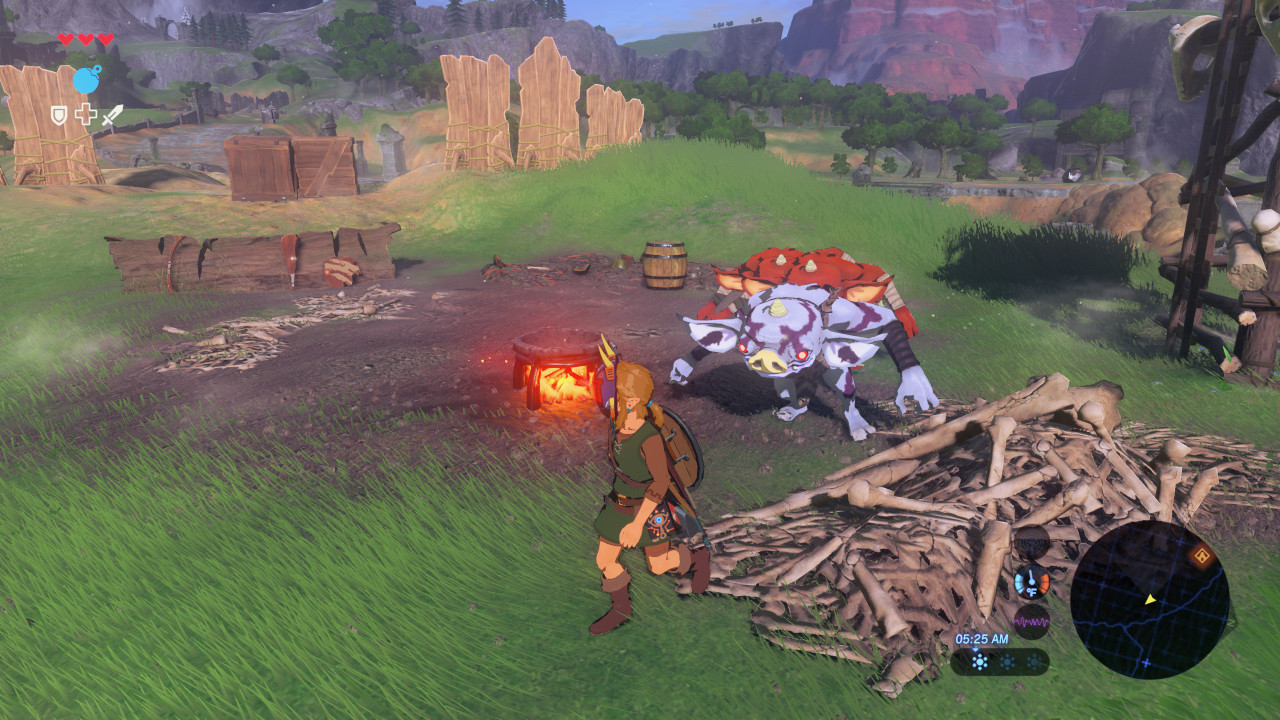Click the temperature gauge showing °F
This screenshot has height=720, width=1280.
[1031, 581]
